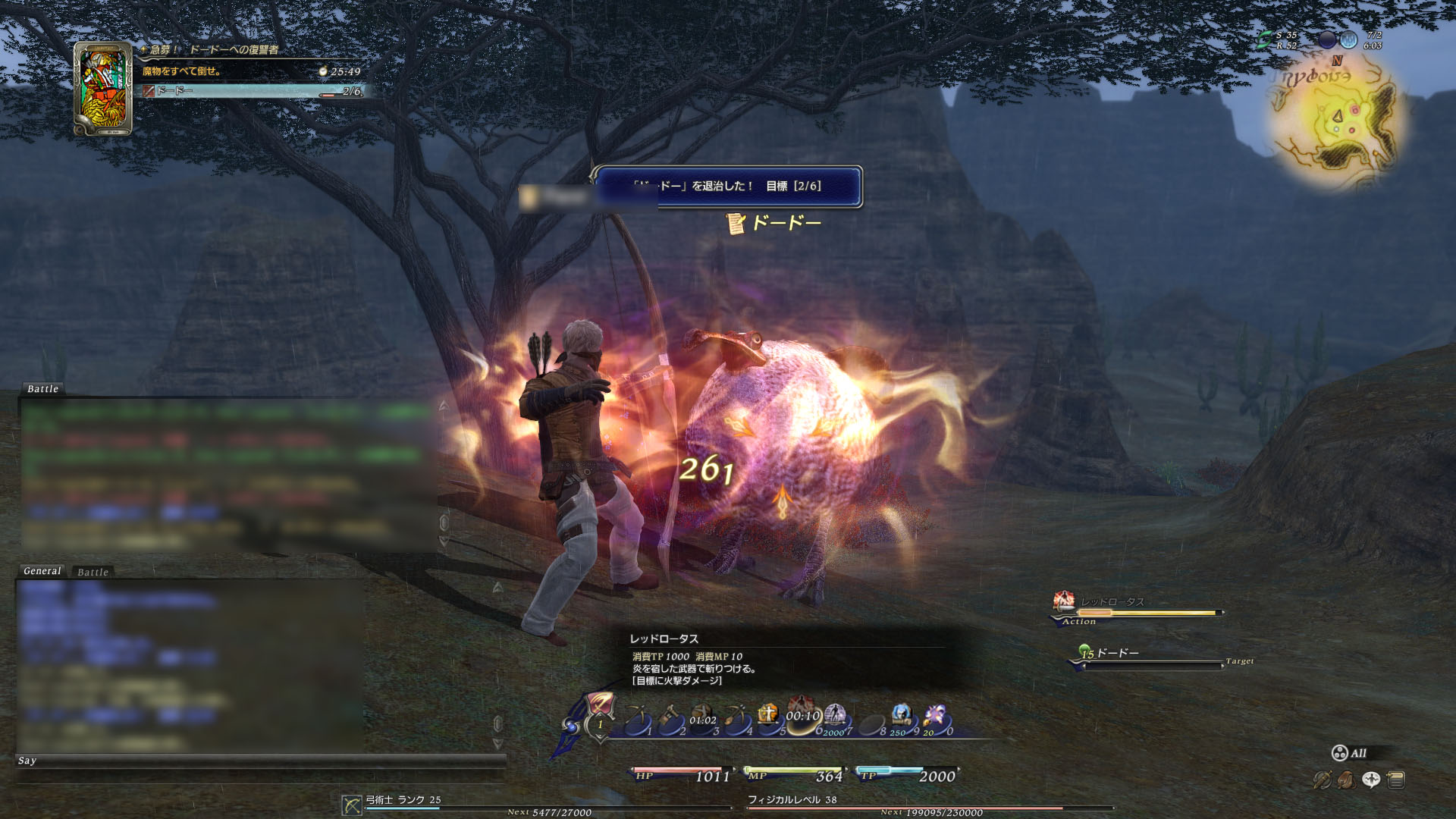Use the purple figure skill in slot 7
This screenshot has width=1456, height=819.
pyautogui.click(x=835, y=717)
